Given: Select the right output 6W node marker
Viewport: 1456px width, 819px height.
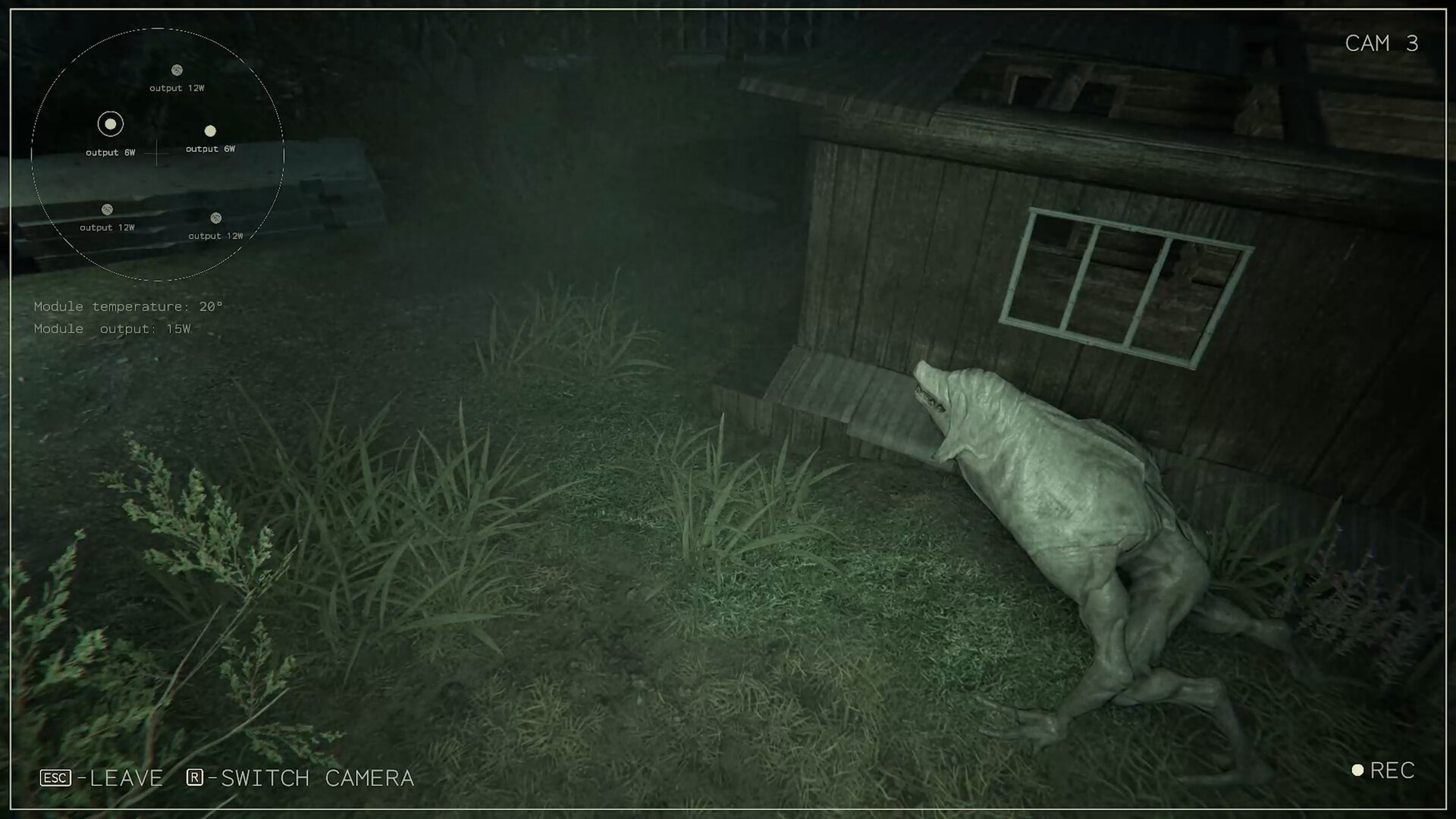Looking at the screenshot, I should 210,131.
